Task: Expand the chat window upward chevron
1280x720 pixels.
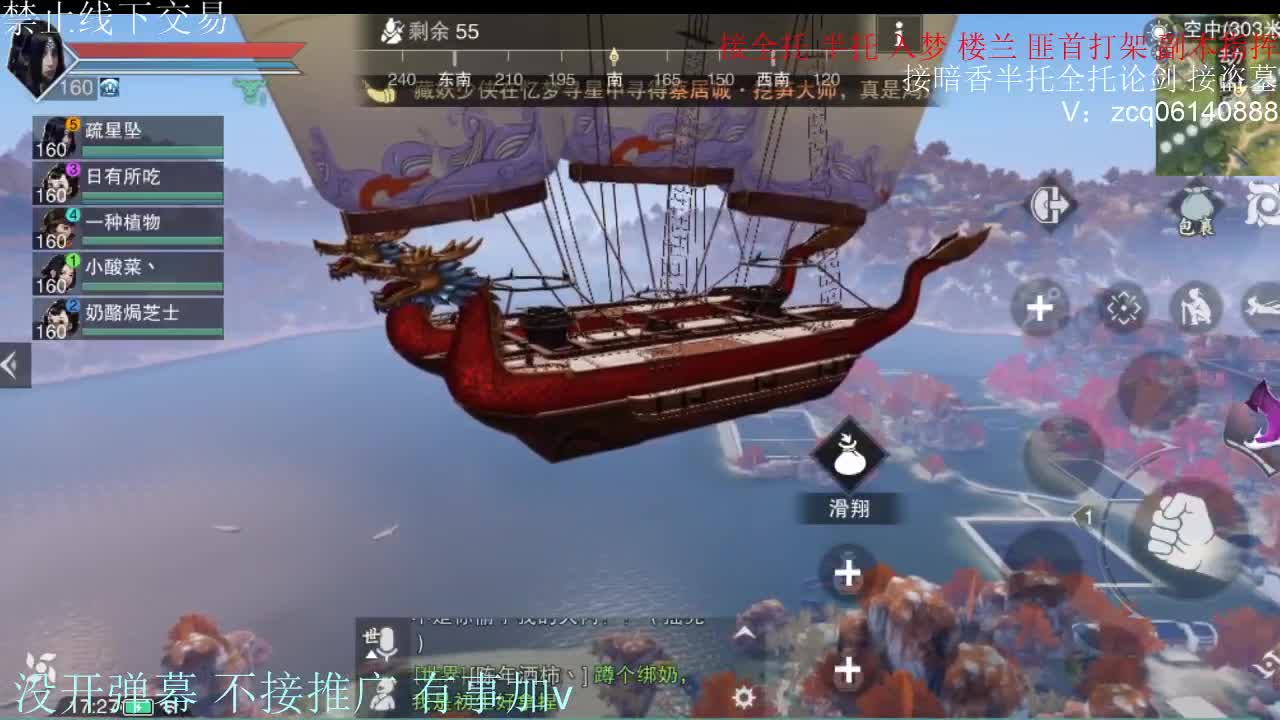Action: [x=744, y=631]
